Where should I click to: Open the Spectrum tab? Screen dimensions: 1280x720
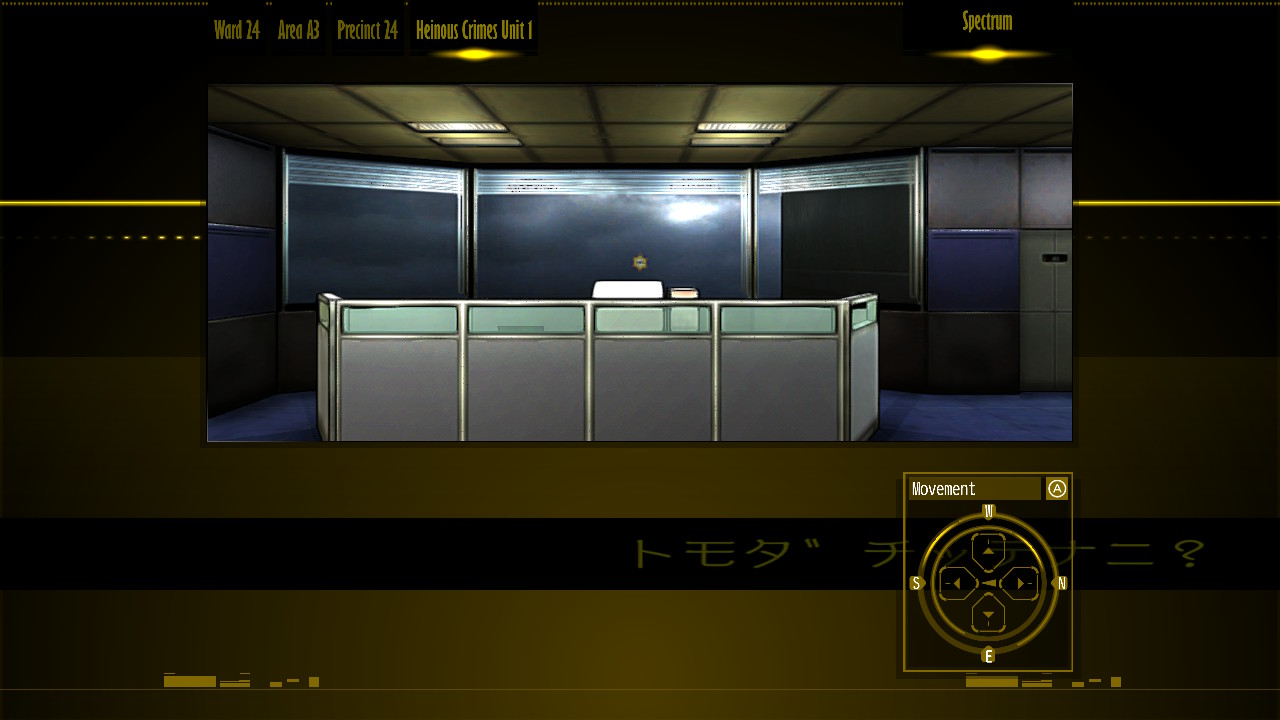(x=985, y=21)
